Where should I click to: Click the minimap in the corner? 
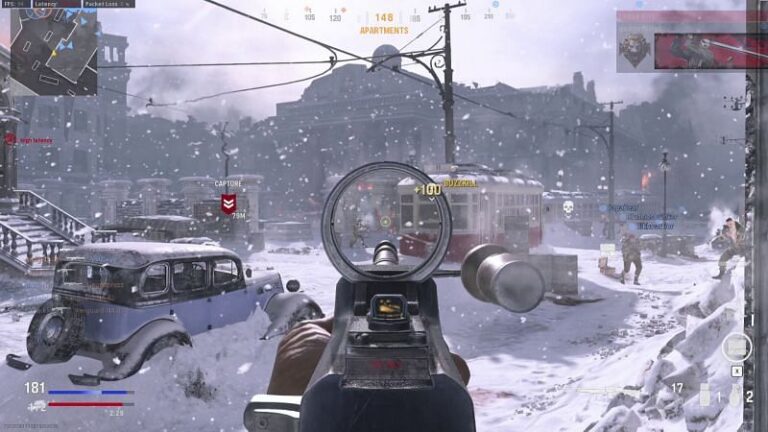coord(53,52)
